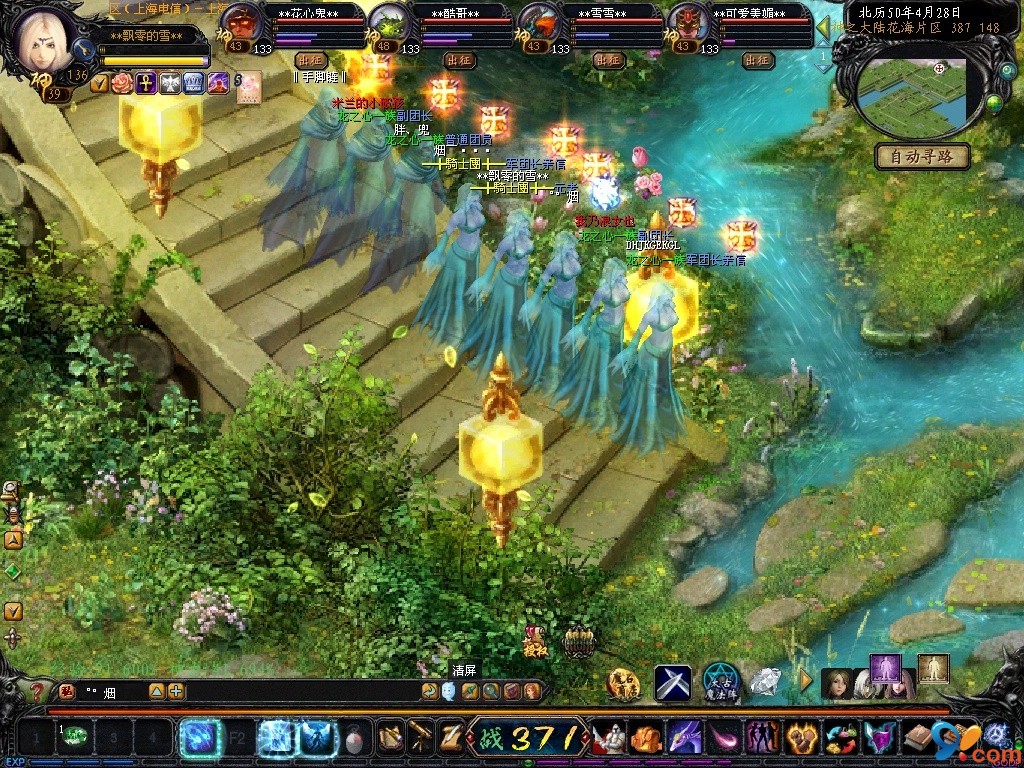
Task: Click 出征 under pet 可爱美媚
Action: point(758,60)
